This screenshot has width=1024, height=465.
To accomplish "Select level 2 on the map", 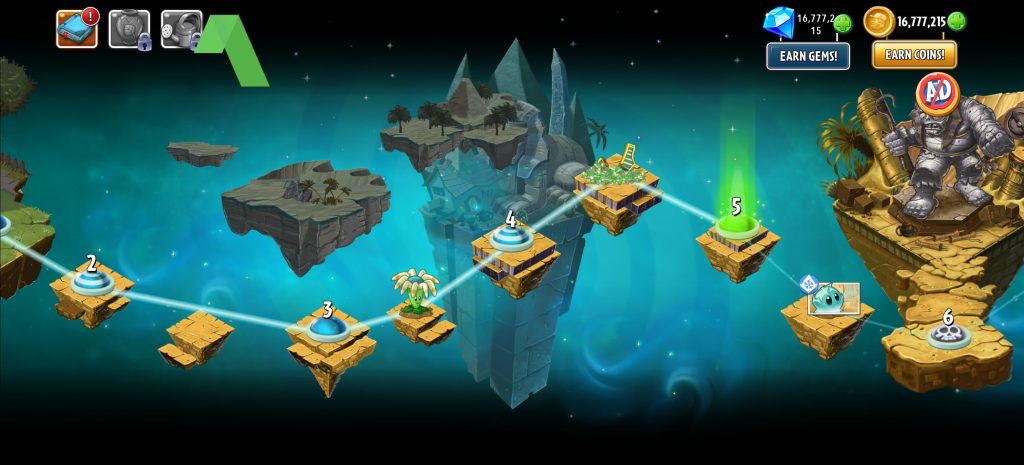I will (x=92, y=281).
